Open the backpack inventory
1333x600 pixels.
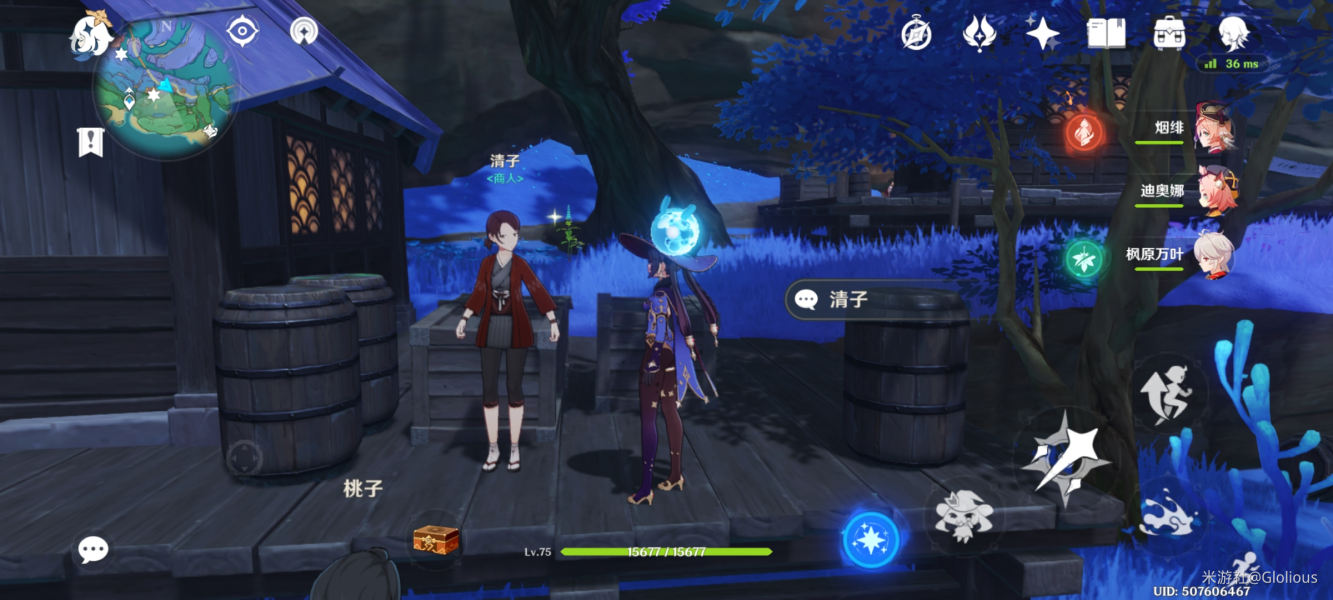coord(1169,34)
